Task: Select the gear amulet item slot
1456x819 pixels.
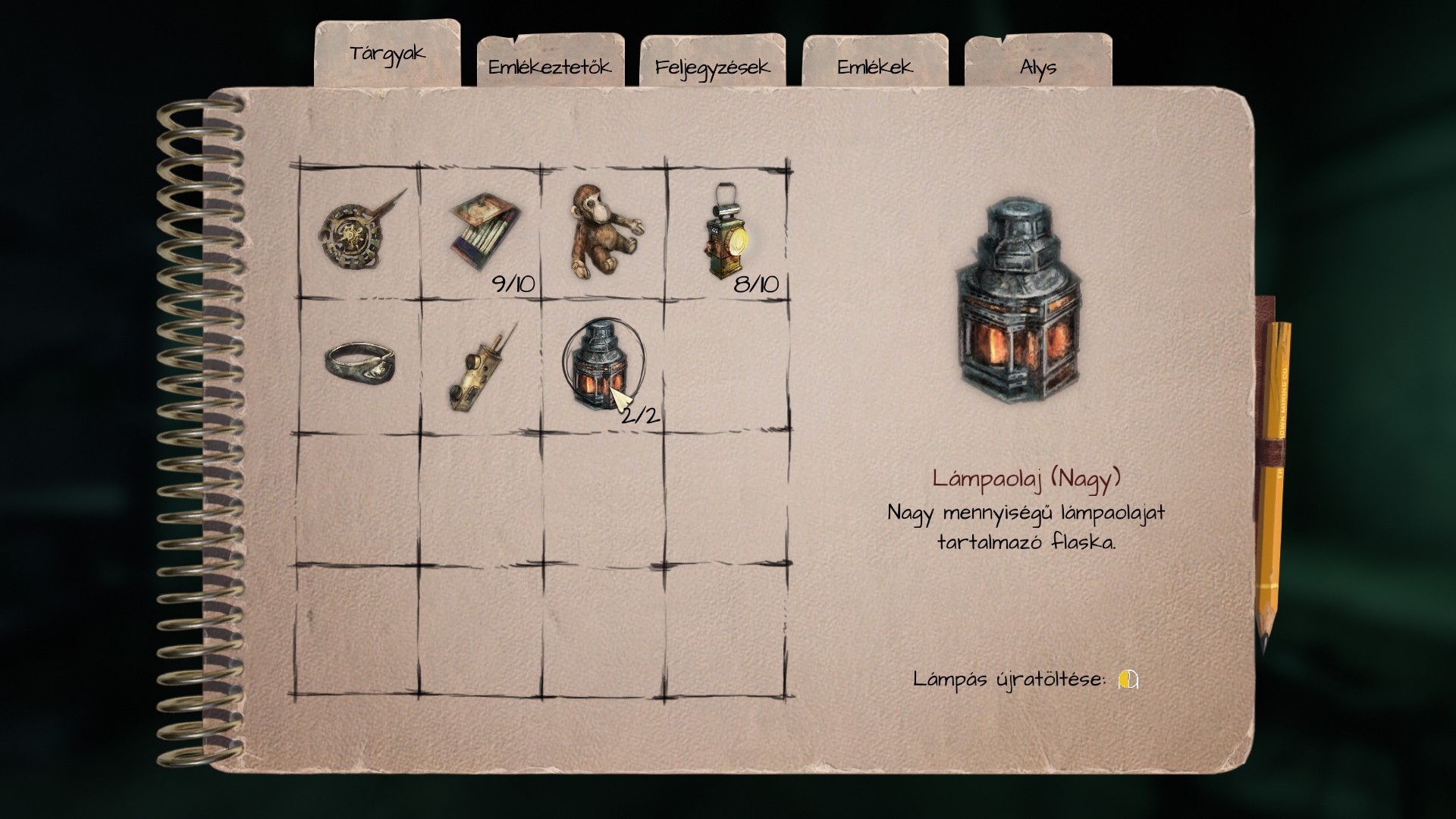Action: click(358, 233)
